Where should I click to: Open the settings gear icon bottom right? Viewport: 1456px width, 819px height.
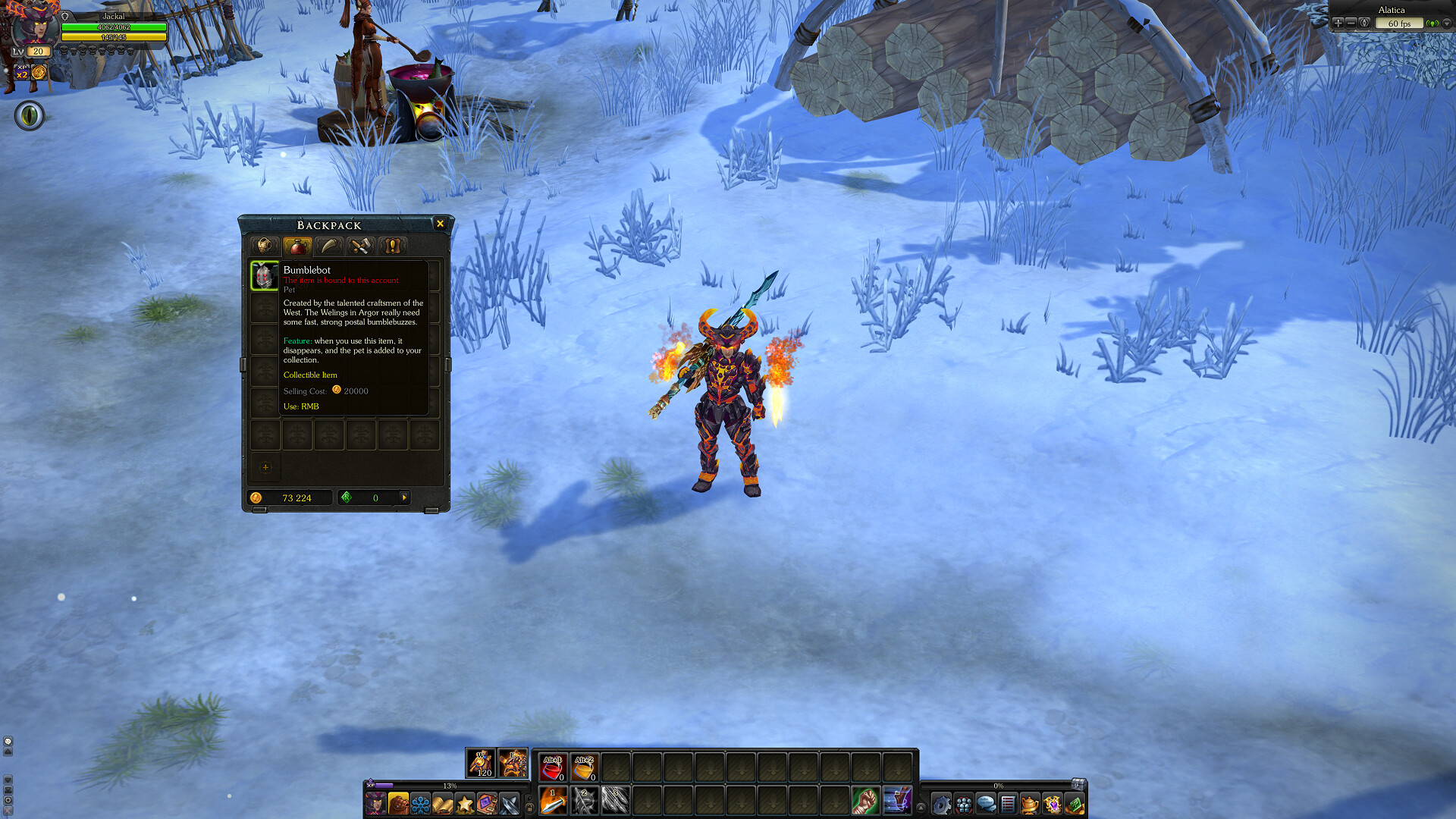pyautogui.click(x=942, y=804)
